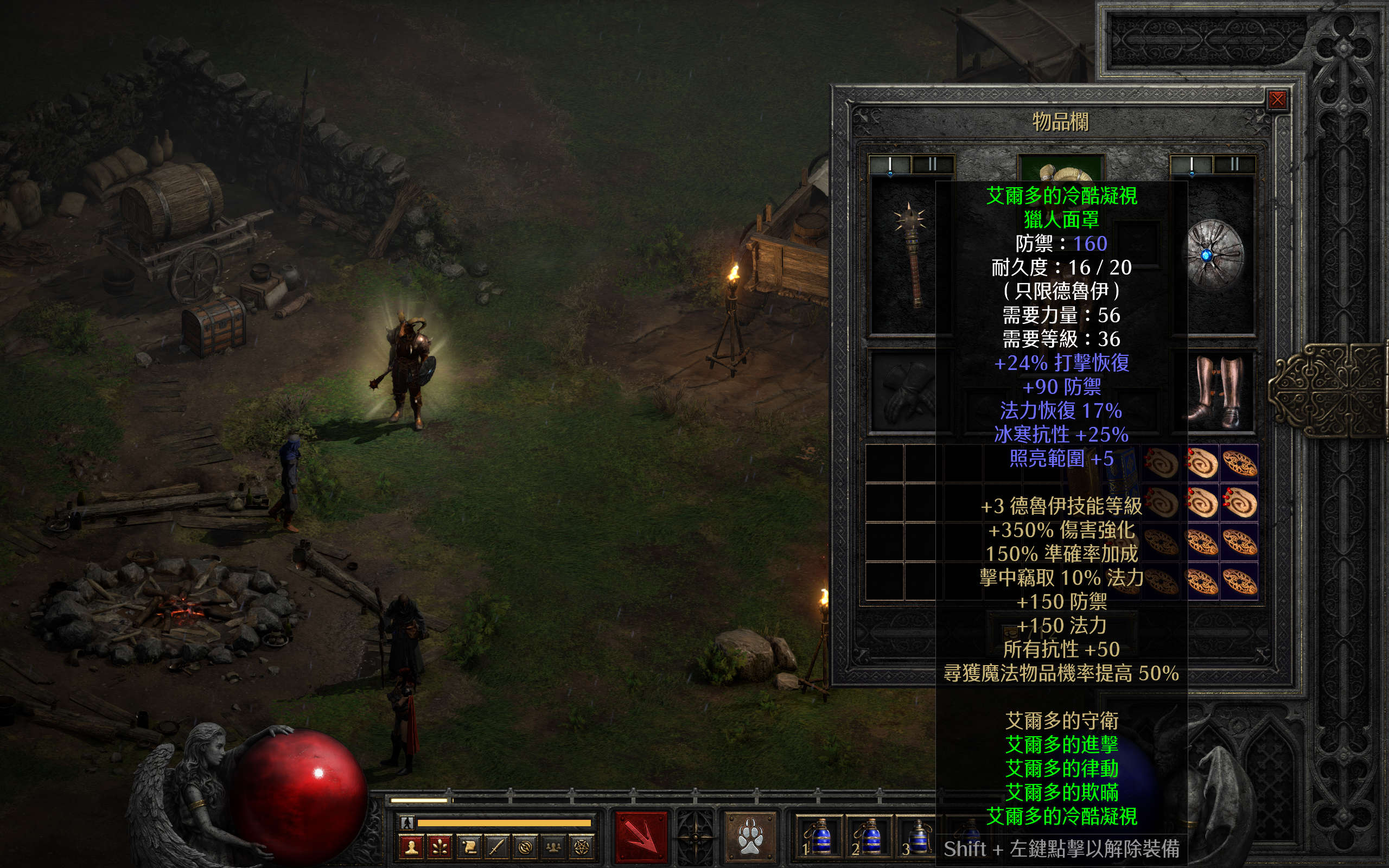
Task: Click the sword icon mini-panel button
Action: 496,847
